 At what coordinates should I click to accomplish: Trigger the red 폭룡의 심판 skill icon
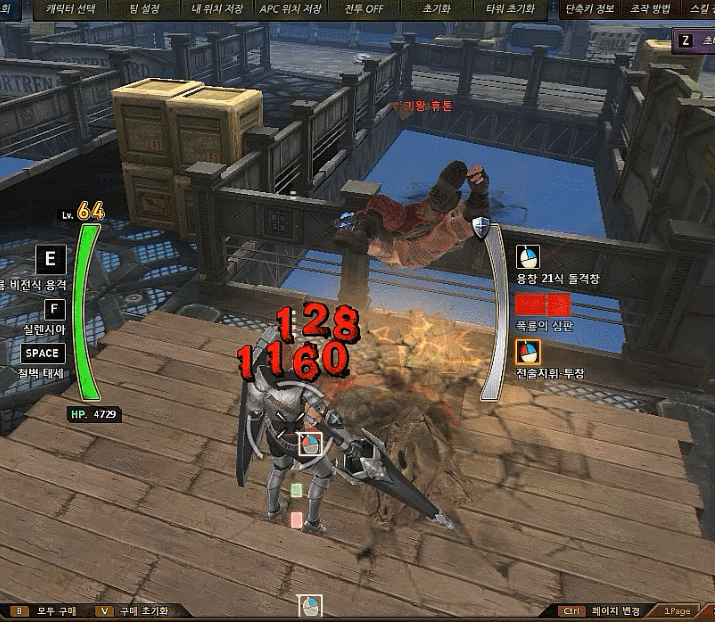(x=528, y=304)
